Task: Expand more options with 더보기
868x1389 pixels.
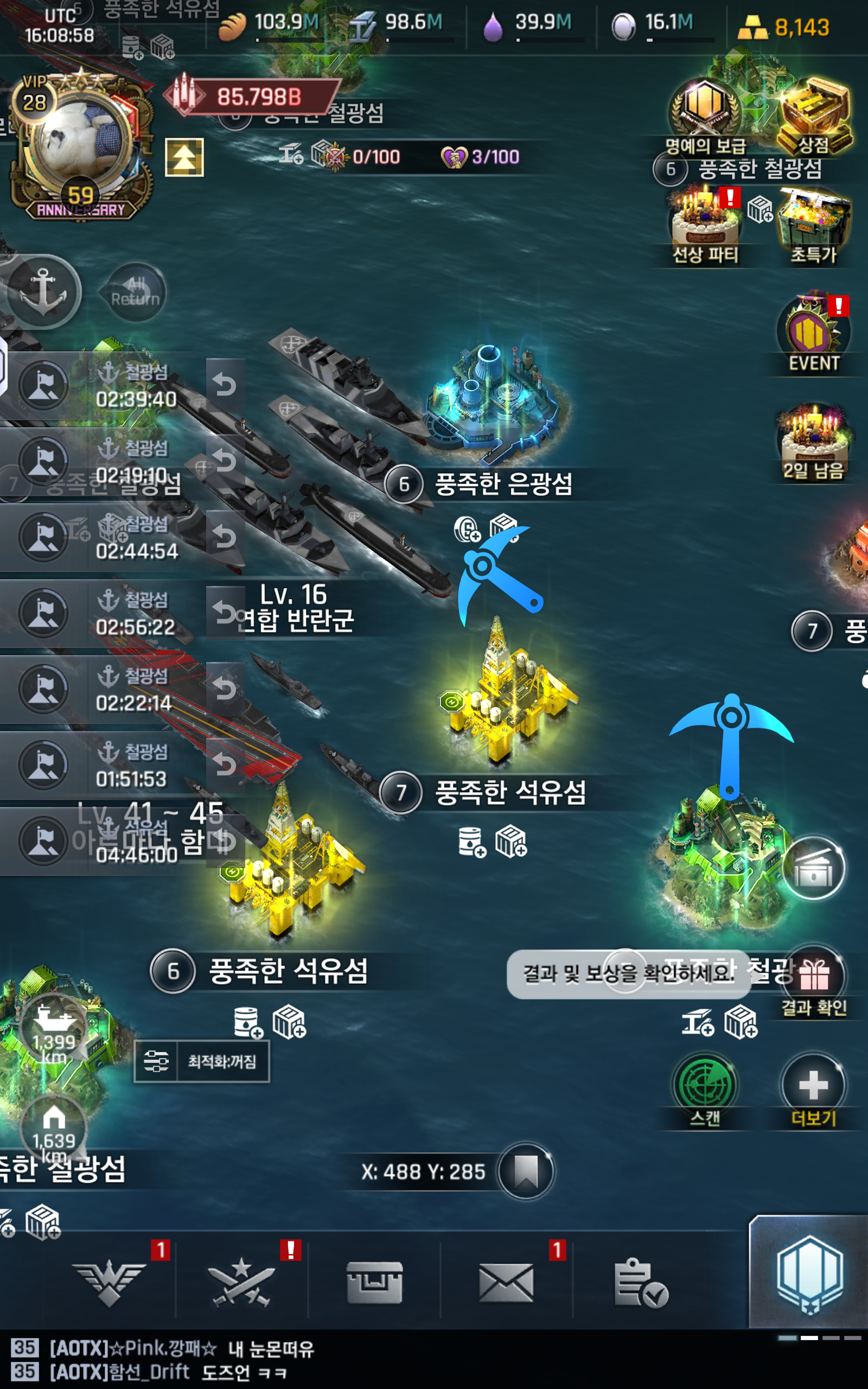Action: [x=813, y=1086]
